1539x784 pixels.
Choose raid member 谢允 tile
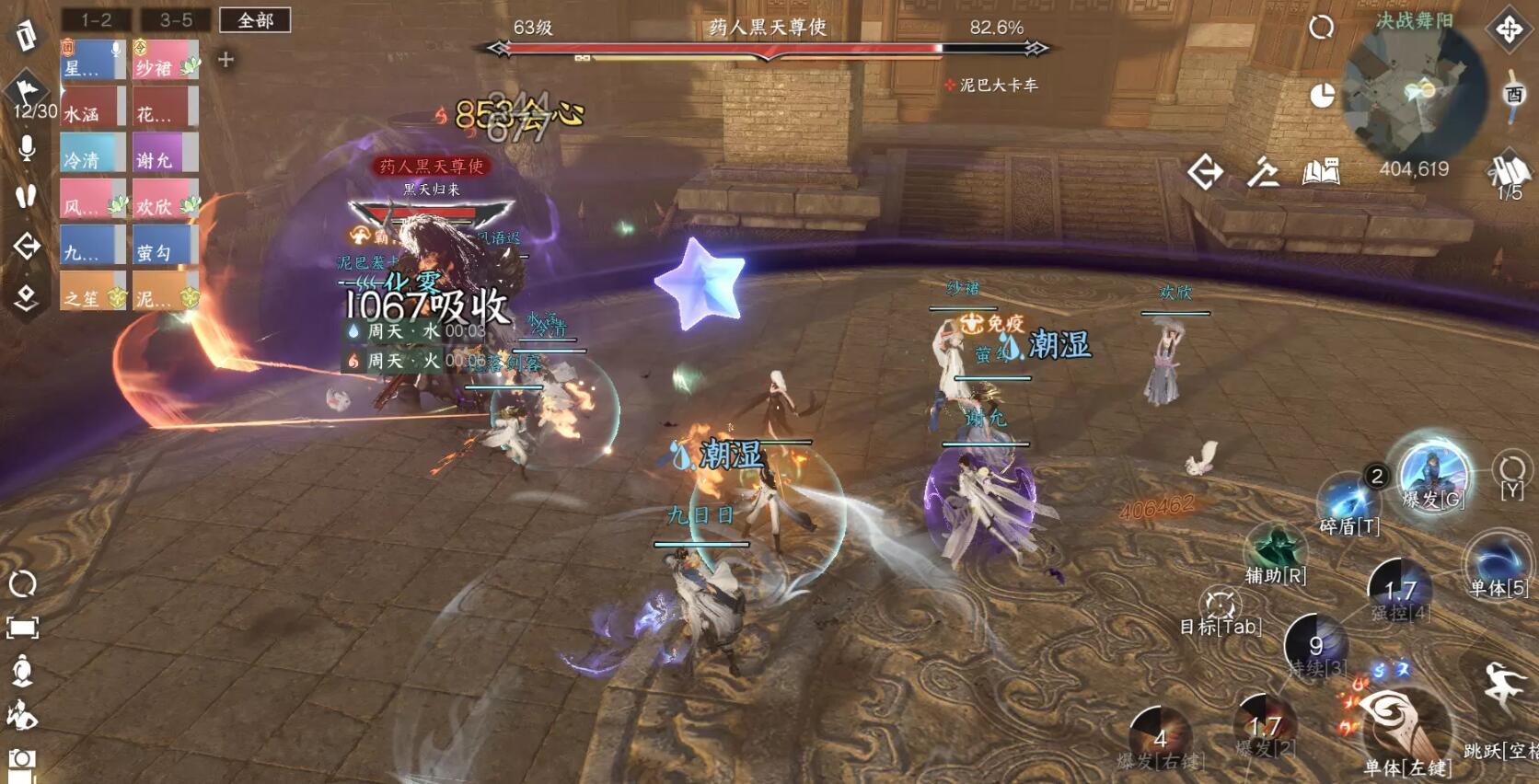(166, 153)
